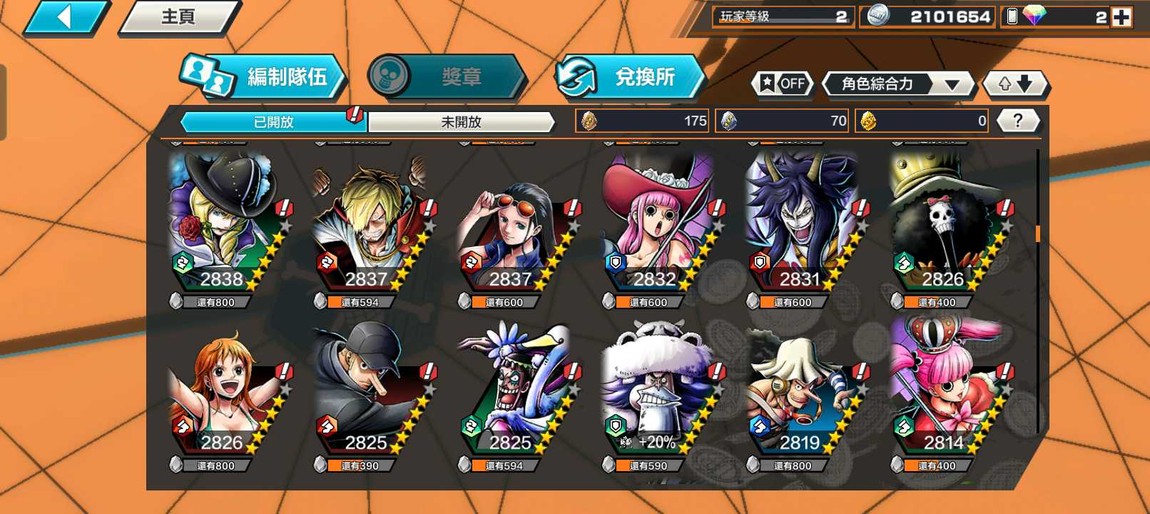Show 已開放 unlocked characters

(273, 122)
